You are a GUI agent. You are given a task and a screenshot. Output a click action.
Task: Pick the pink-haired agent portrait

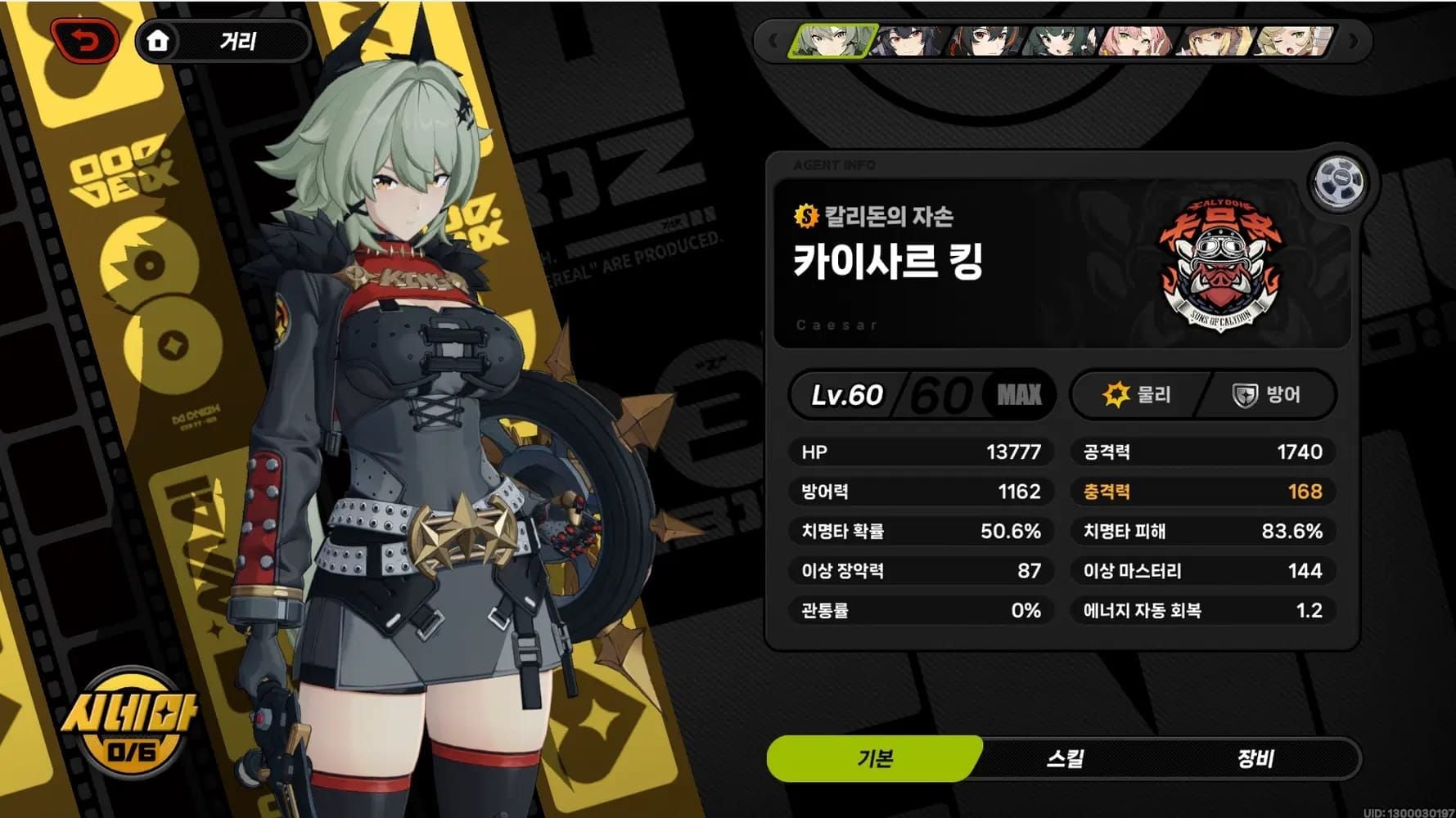pos(1138,40)
